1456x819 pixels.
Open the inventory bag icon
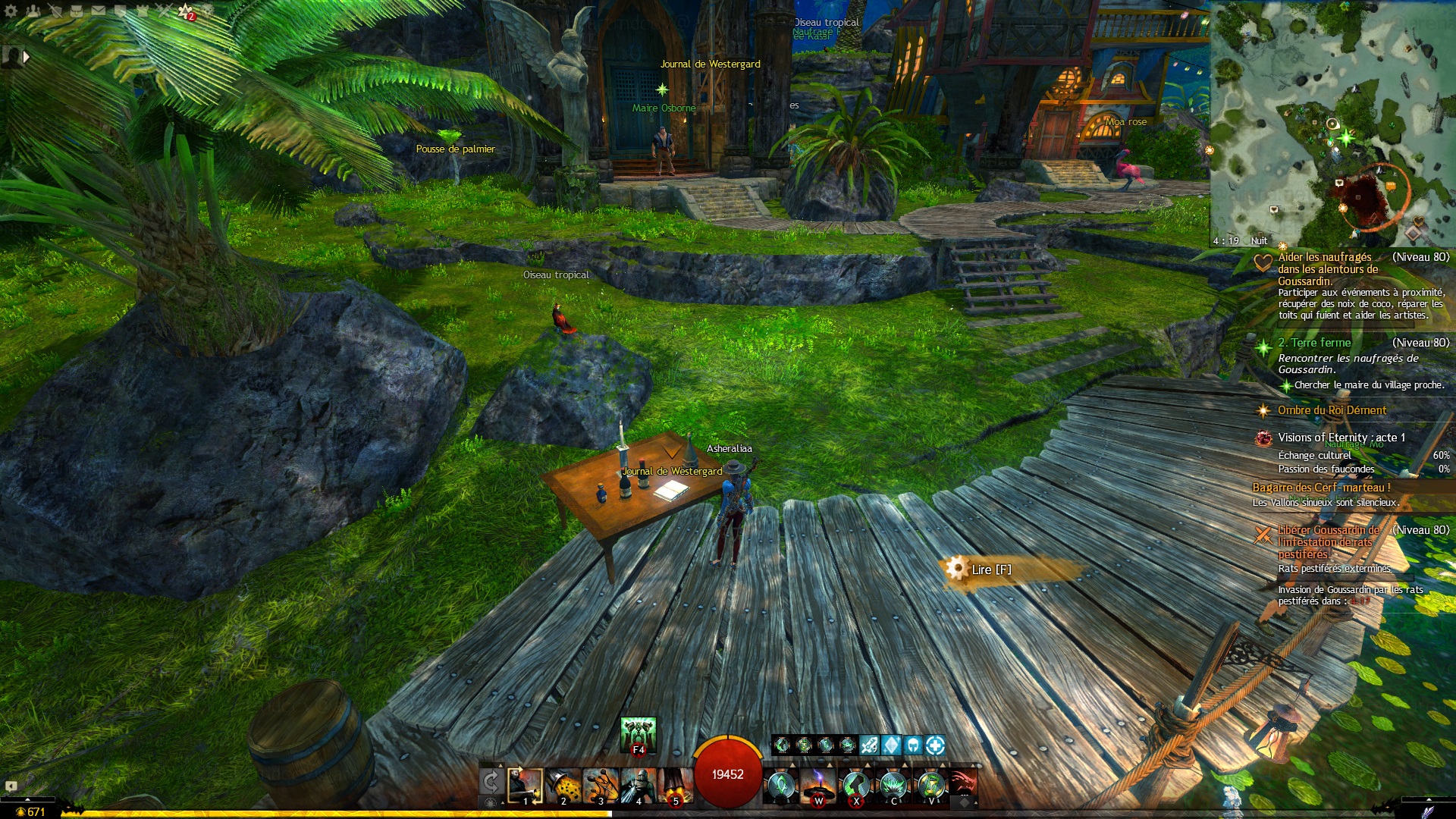(77, 11)
